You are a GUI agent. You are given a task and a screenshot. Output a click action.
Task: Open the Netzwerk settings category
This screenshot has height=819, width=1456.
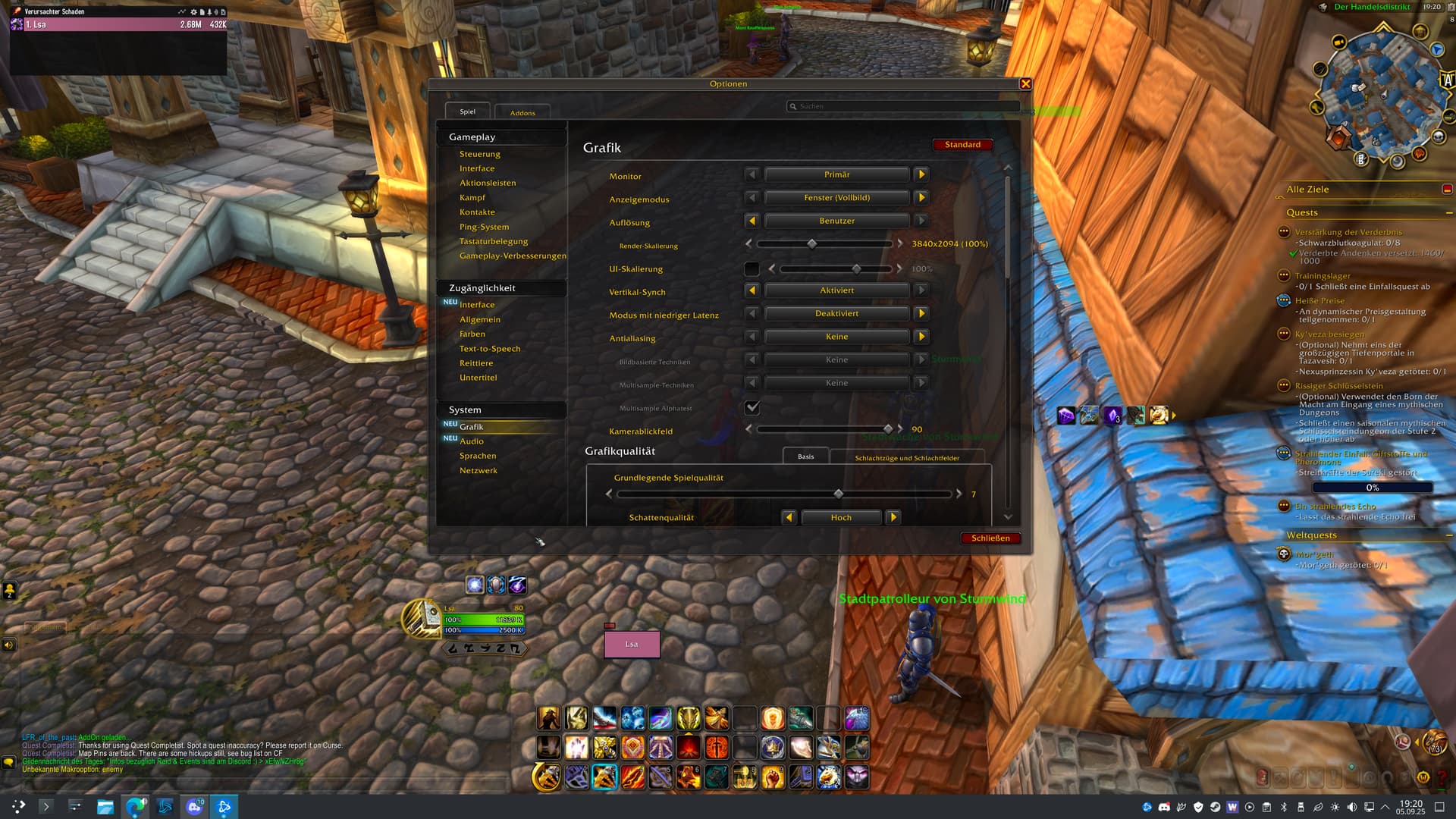coord(478,470)
